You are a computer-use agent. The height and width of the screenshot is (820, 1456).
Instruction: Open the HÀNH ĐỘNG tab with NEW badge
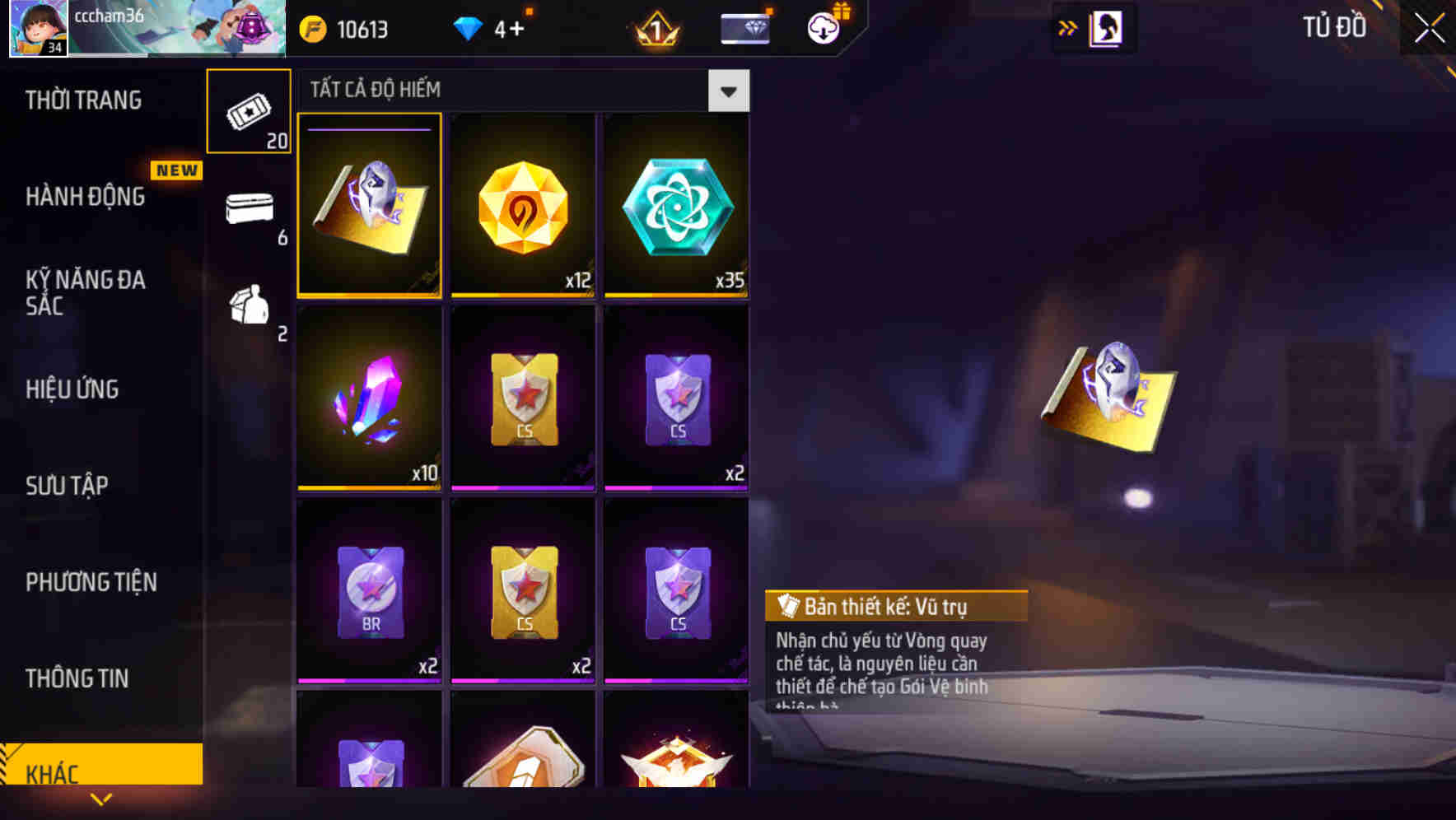click(x=85, y=196)
